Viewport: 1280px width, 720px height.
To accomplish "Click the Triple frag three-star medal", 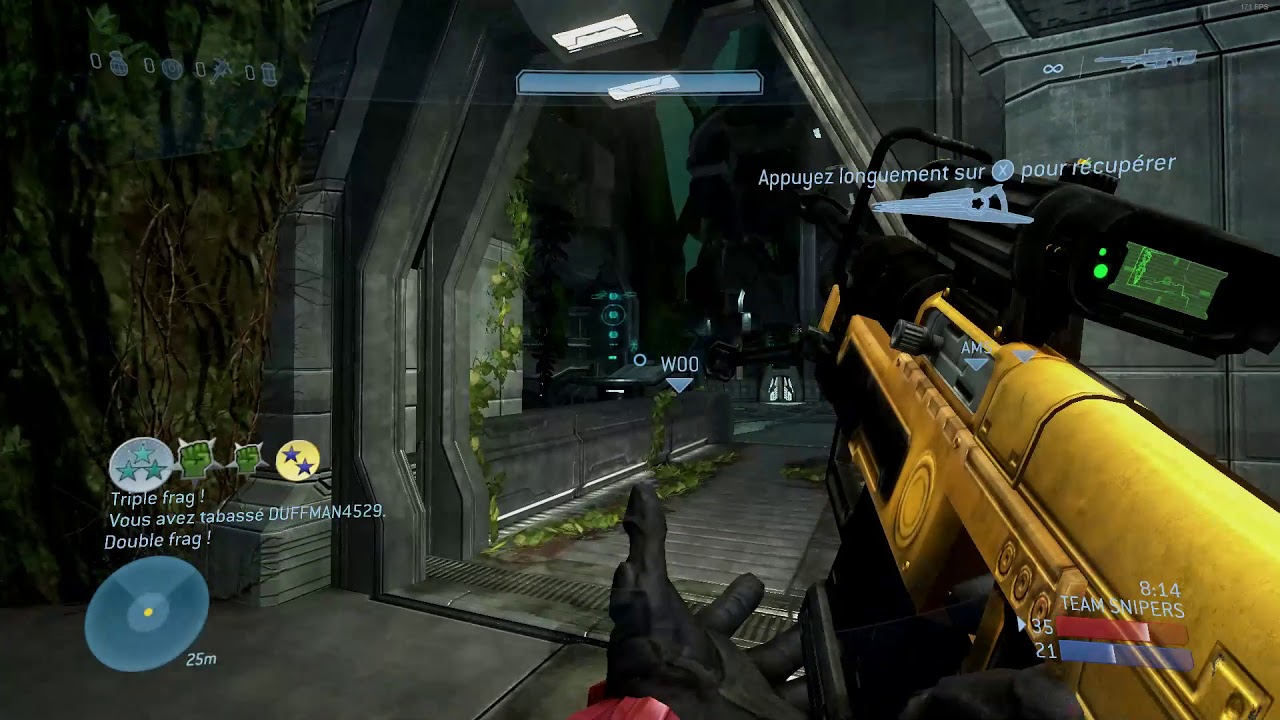I will 141,464.
